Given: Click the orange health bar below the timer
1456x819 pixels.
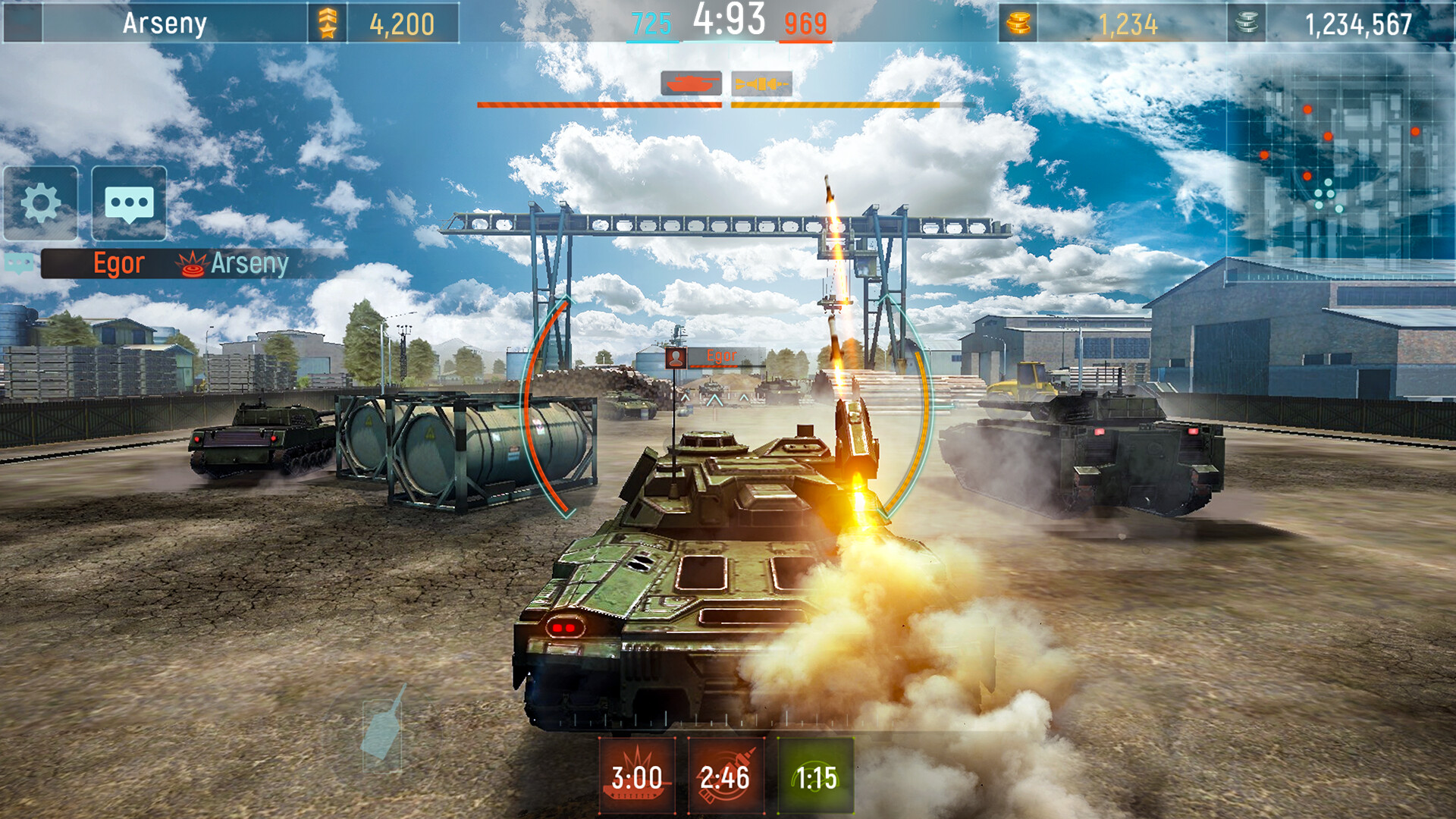Looking at the screenshot, I should pyautogui.click(x=834, y=106).
